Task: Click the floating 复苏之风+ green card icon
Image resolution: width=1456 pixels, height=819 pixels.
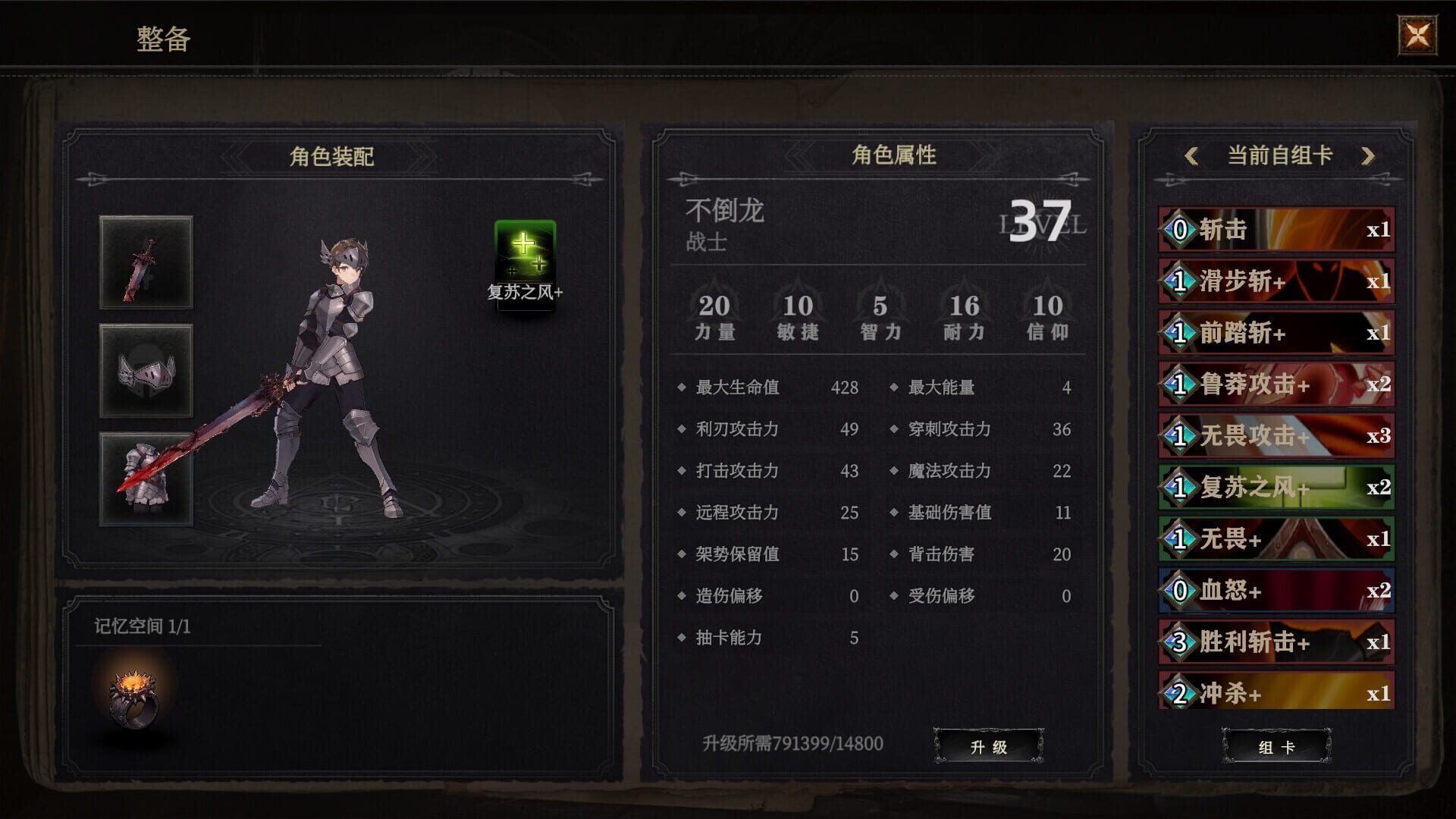Action: (x=525, y=262)
